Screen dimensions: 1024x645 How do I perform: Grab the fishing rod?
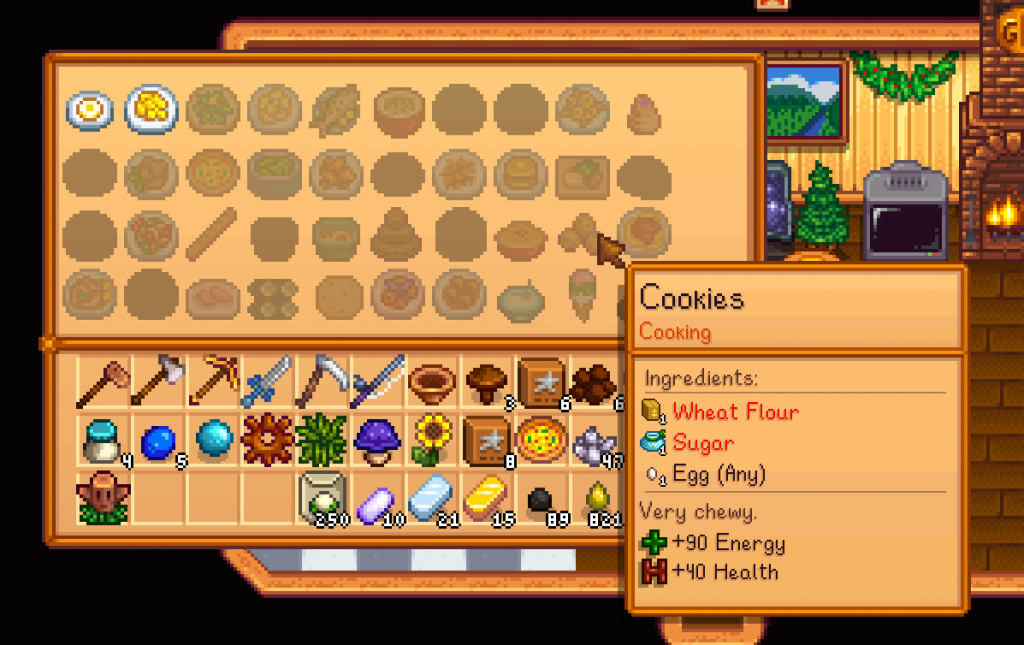[x=375, y=384]
